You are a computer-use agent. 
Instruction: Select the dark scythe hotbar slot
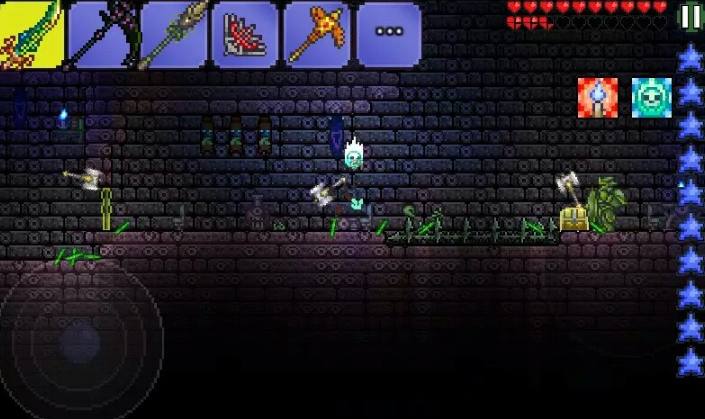[x=104, y=33]
